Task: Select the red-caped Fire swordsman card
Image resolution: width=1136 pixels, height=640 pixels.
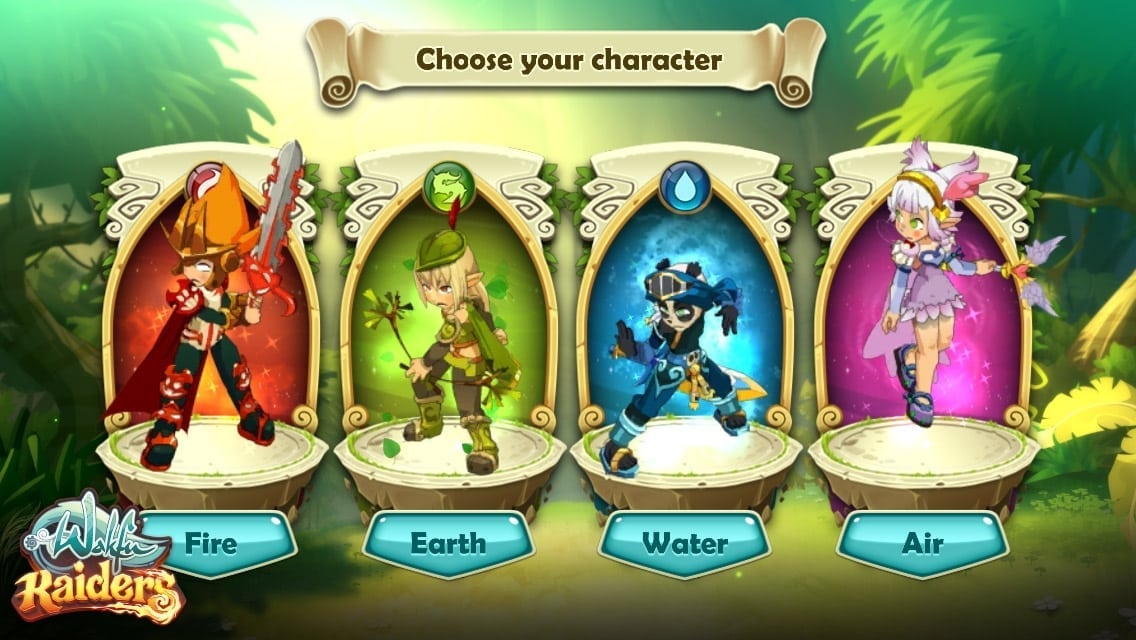Action: [211, 310]
